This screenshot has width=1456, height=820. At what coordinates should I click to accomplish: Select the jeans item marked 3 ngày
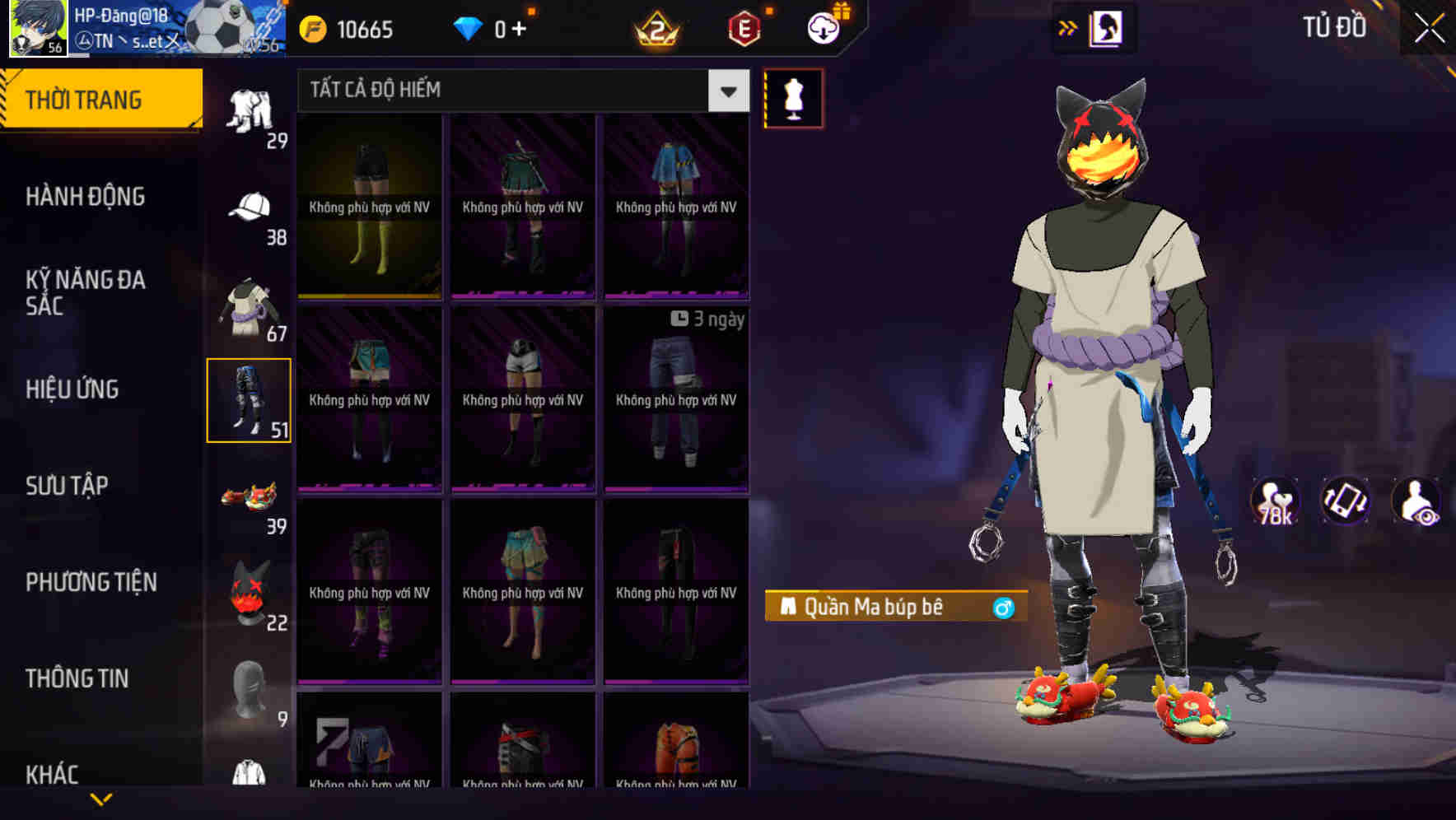pos(675,395)
